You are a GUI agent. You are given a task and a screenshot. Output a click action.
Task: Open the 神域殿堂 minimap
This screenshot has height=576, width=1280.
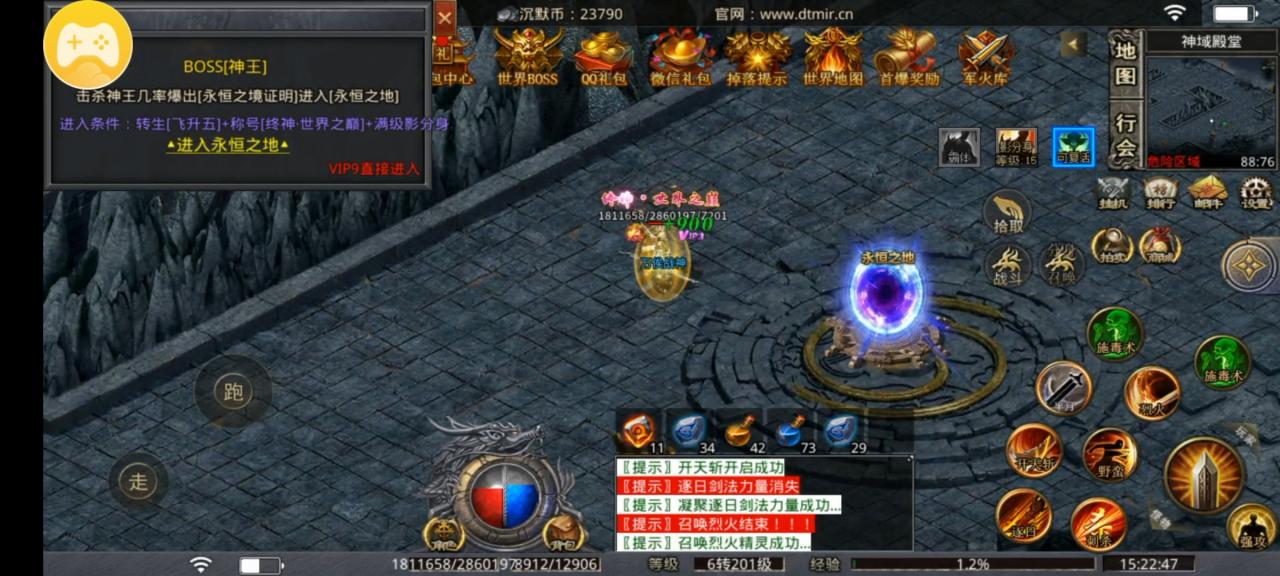(x=1211, y=98)
